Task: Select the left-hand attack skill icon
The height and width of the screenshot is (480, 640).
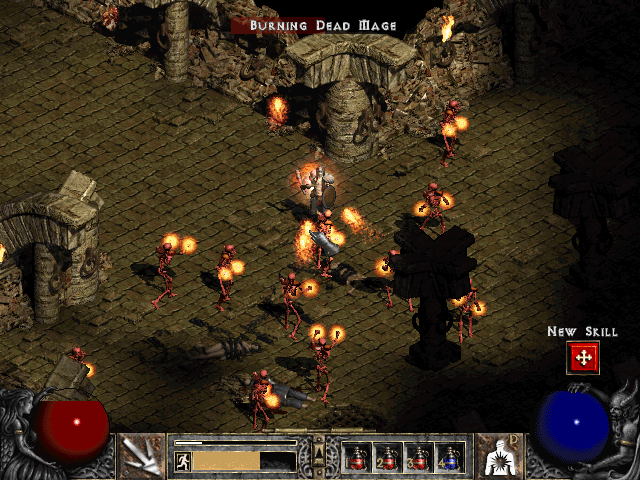Action: click(139, 454)
